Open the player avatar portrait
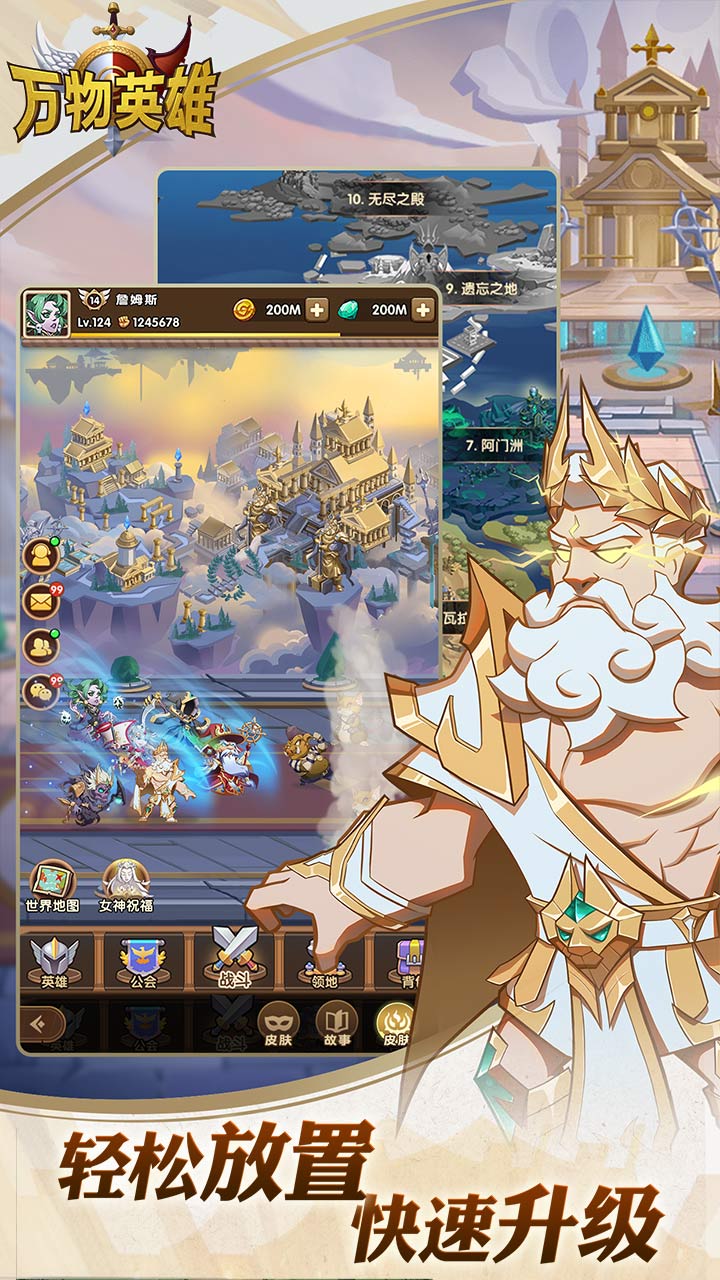 pos(47,314)
